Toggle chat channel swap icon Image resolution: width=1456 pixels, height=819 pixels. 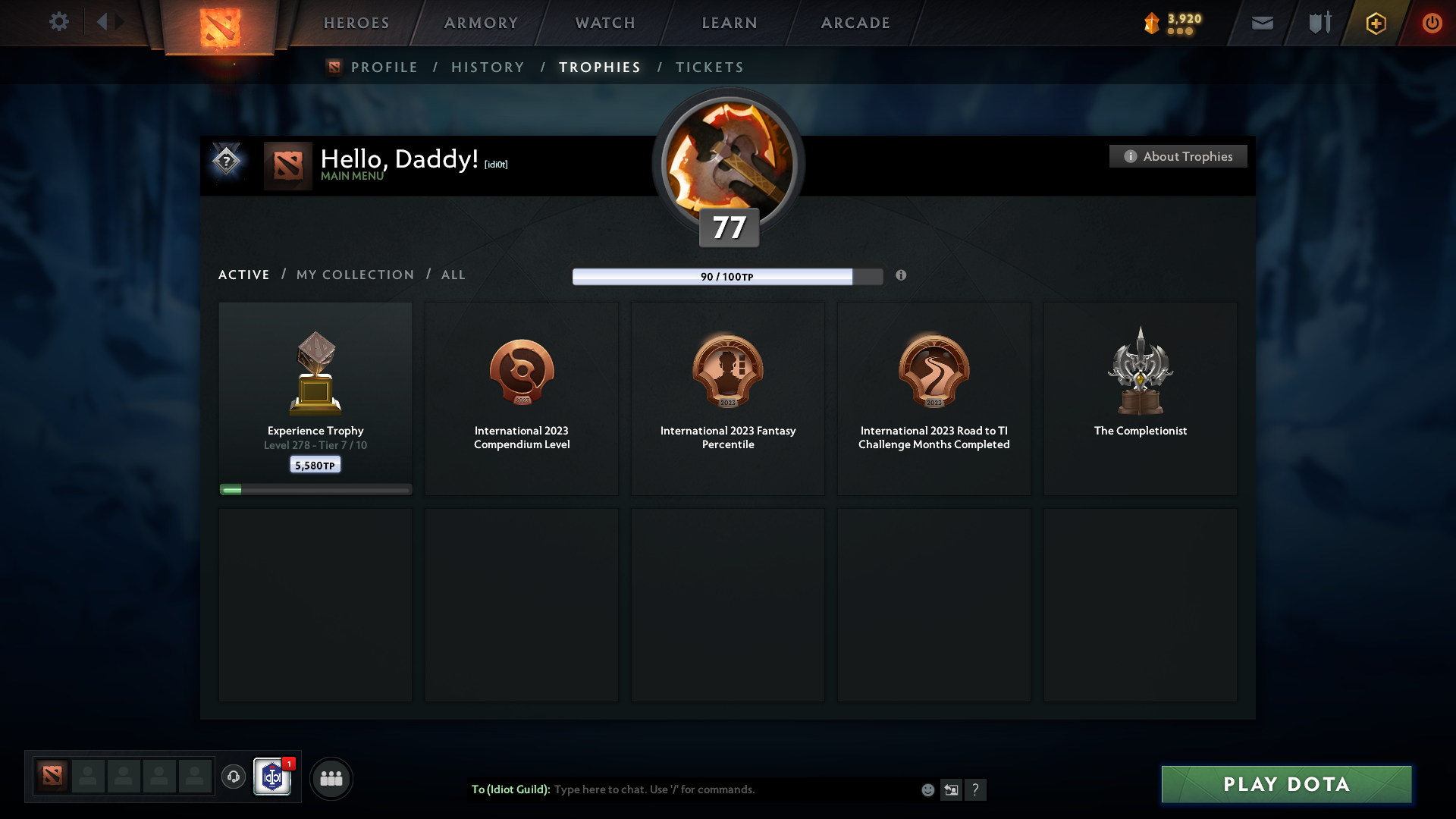(x=952, y=789)
